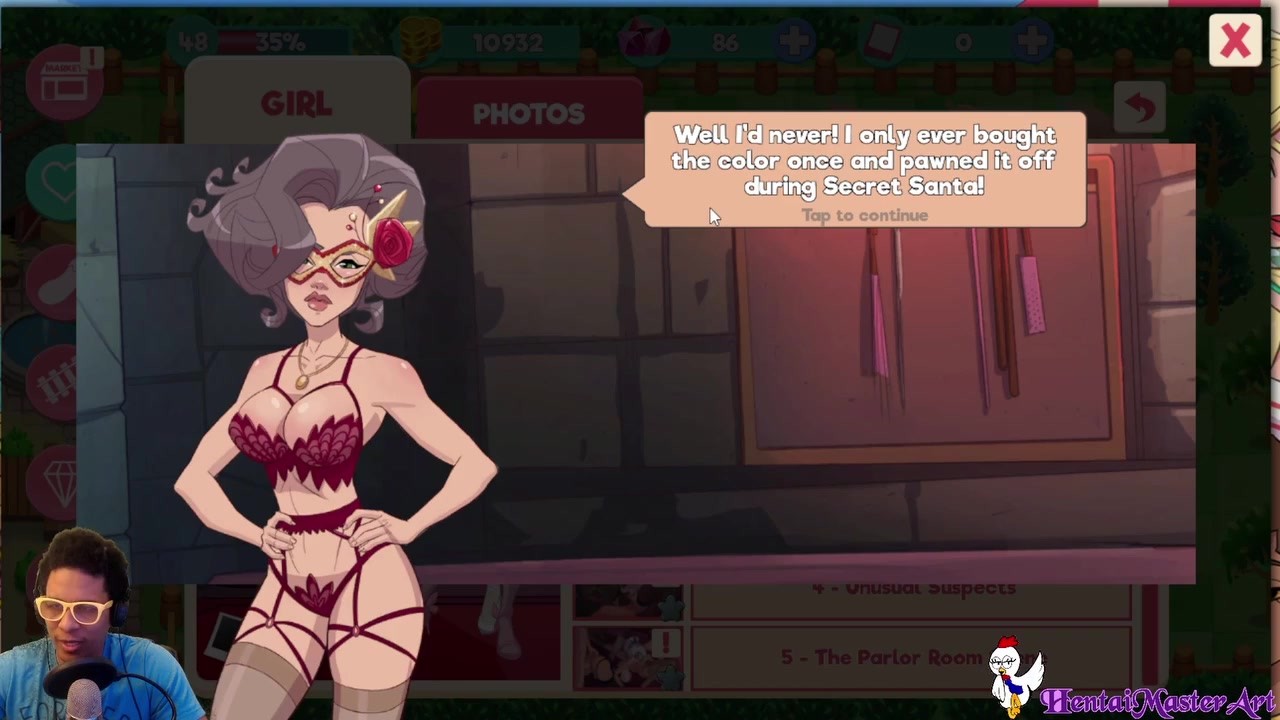This screenshot has width=1280, height=720.
Task: Open The Parlor Room entry
Action: click(x=910, y=657)
